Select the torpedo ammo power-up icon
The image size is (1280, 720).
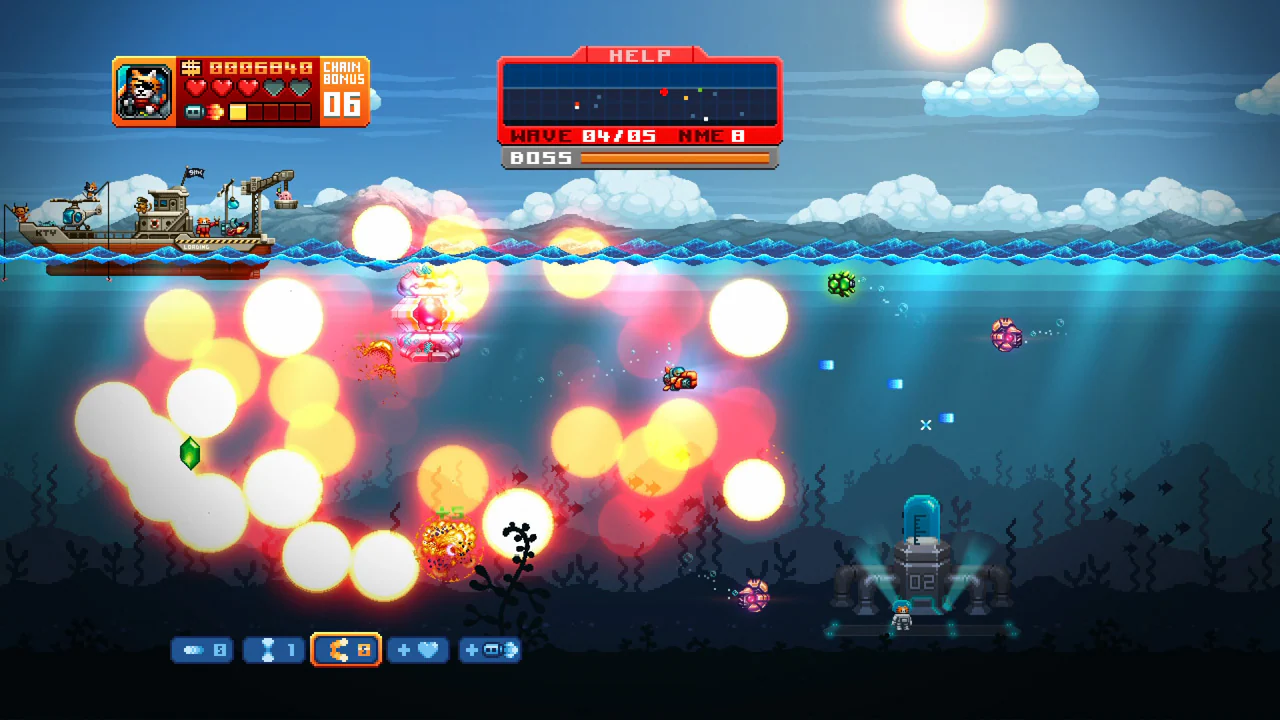[x=202, y=650]
